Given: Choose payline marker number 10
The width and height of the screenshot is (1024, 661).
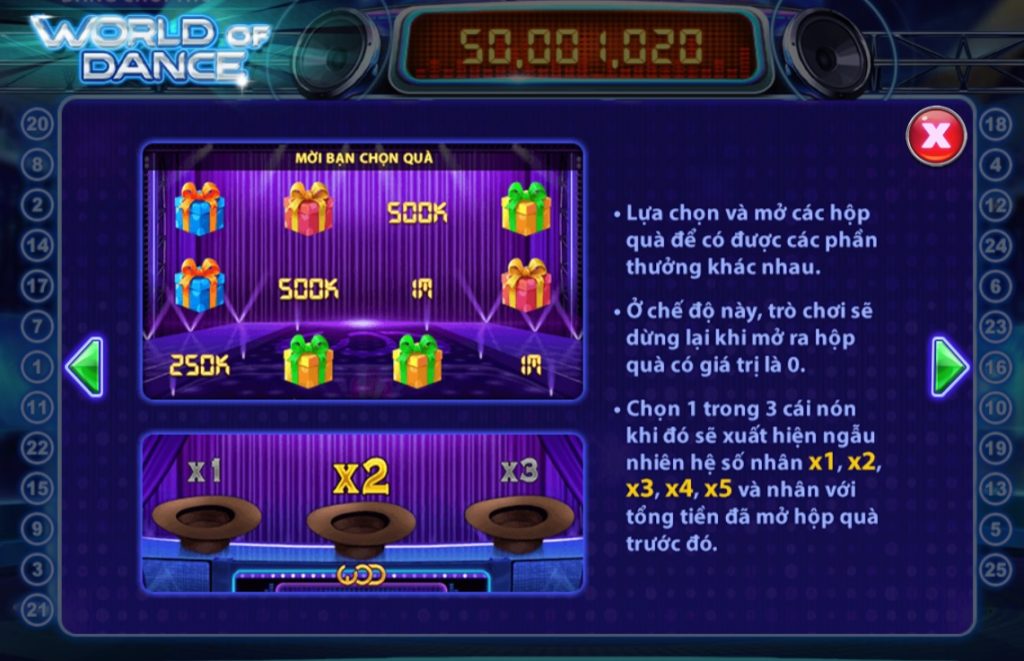Looking at the screenshot, I should click(x=996, y=408).
